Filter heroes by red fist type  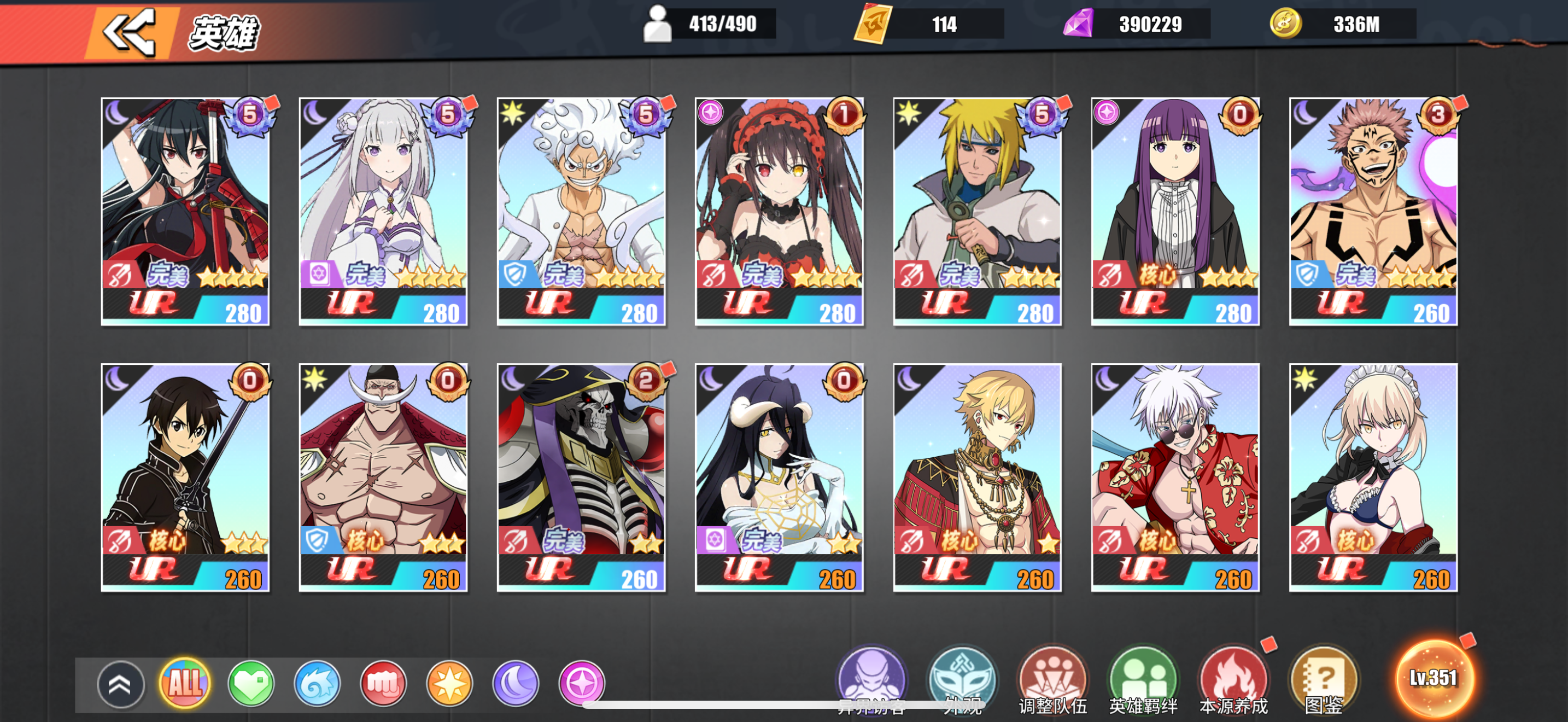tap(383, 683)
